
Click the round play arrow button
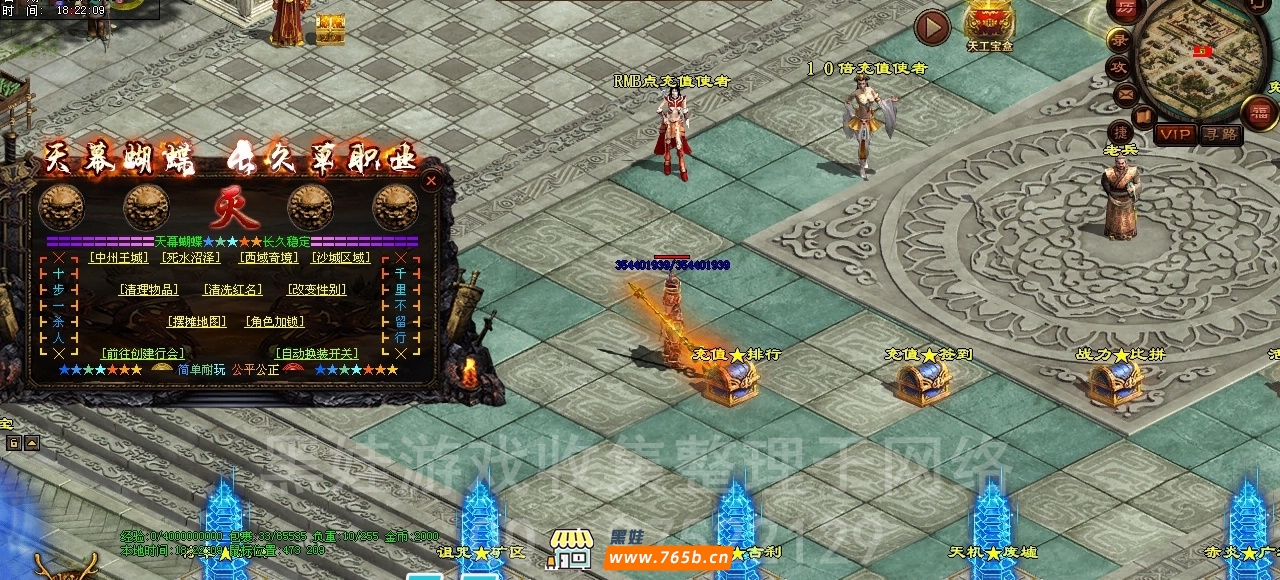point(932,28)
